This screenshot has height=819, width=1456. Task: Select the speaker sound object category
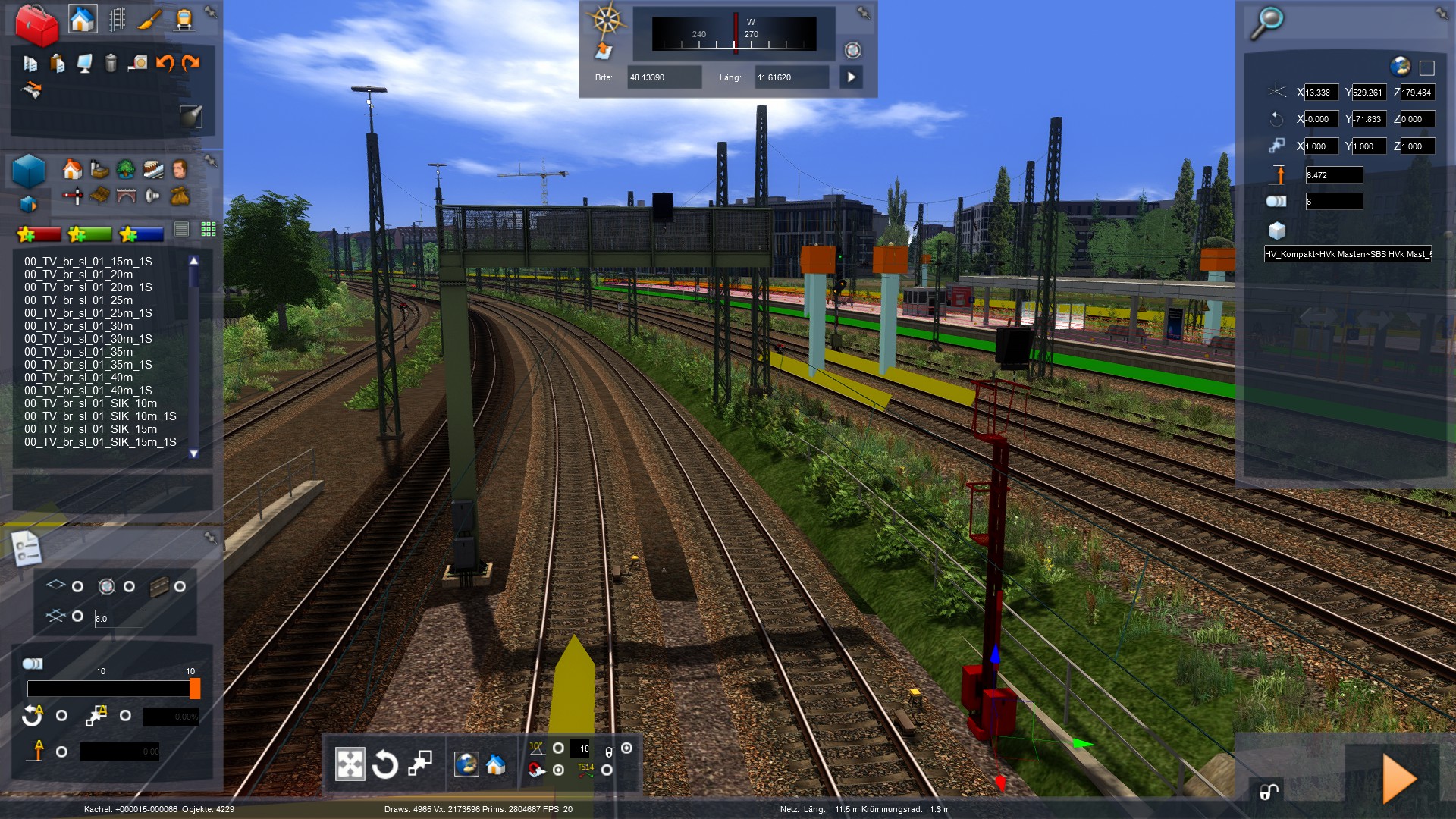[152, 196]
